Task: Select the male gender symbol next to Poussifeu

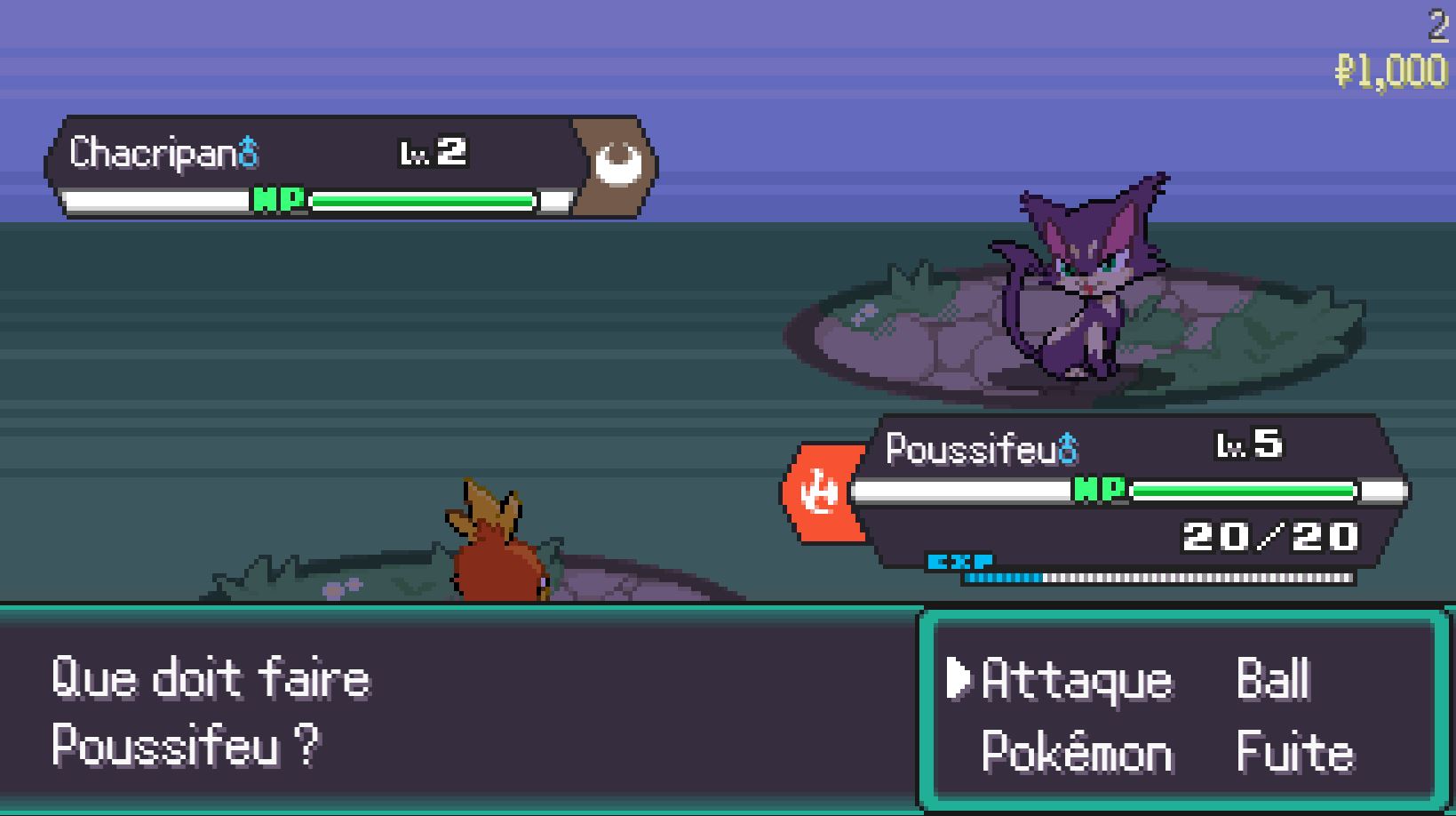Action: pos(1067,449)
